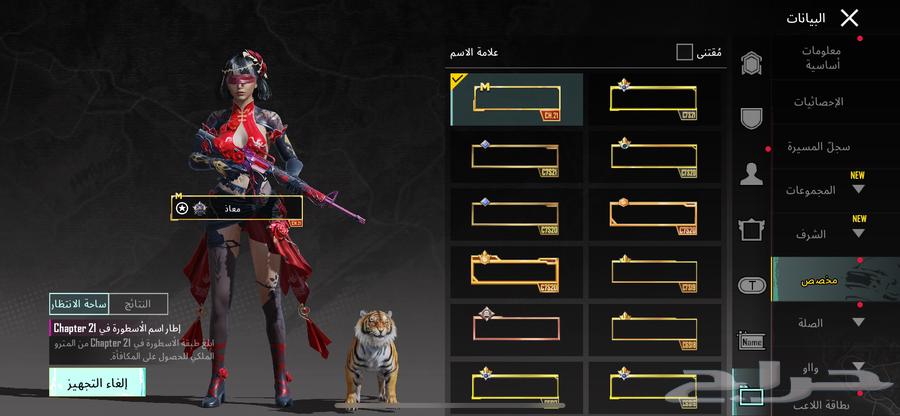The height and width of the screenshot is (416, 900).
Task: Open the الإحصائيات (statistics) section
Action: tap(819, 102)
